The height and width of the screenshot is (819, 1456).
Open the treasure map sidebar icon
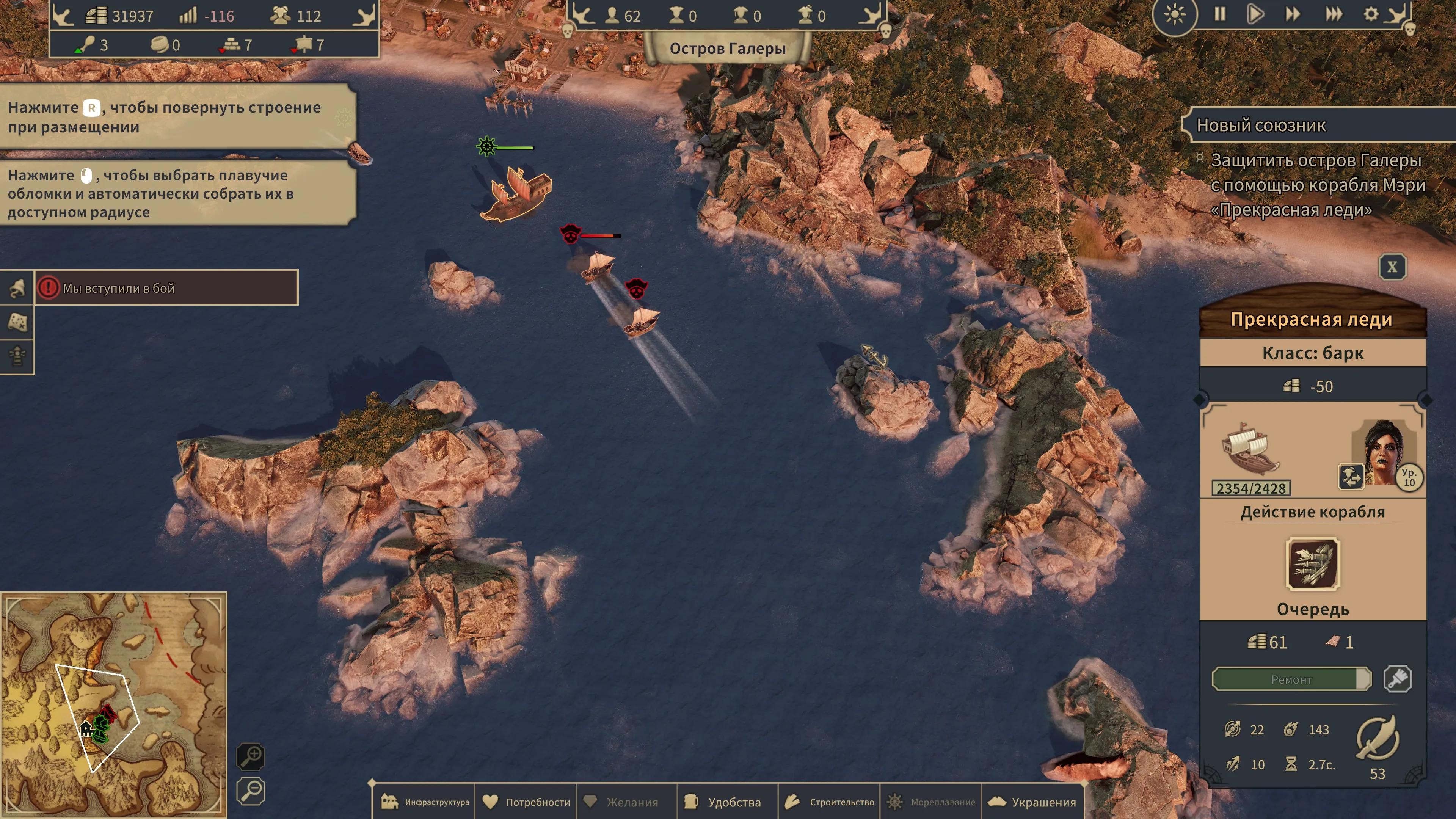(17, 322)
